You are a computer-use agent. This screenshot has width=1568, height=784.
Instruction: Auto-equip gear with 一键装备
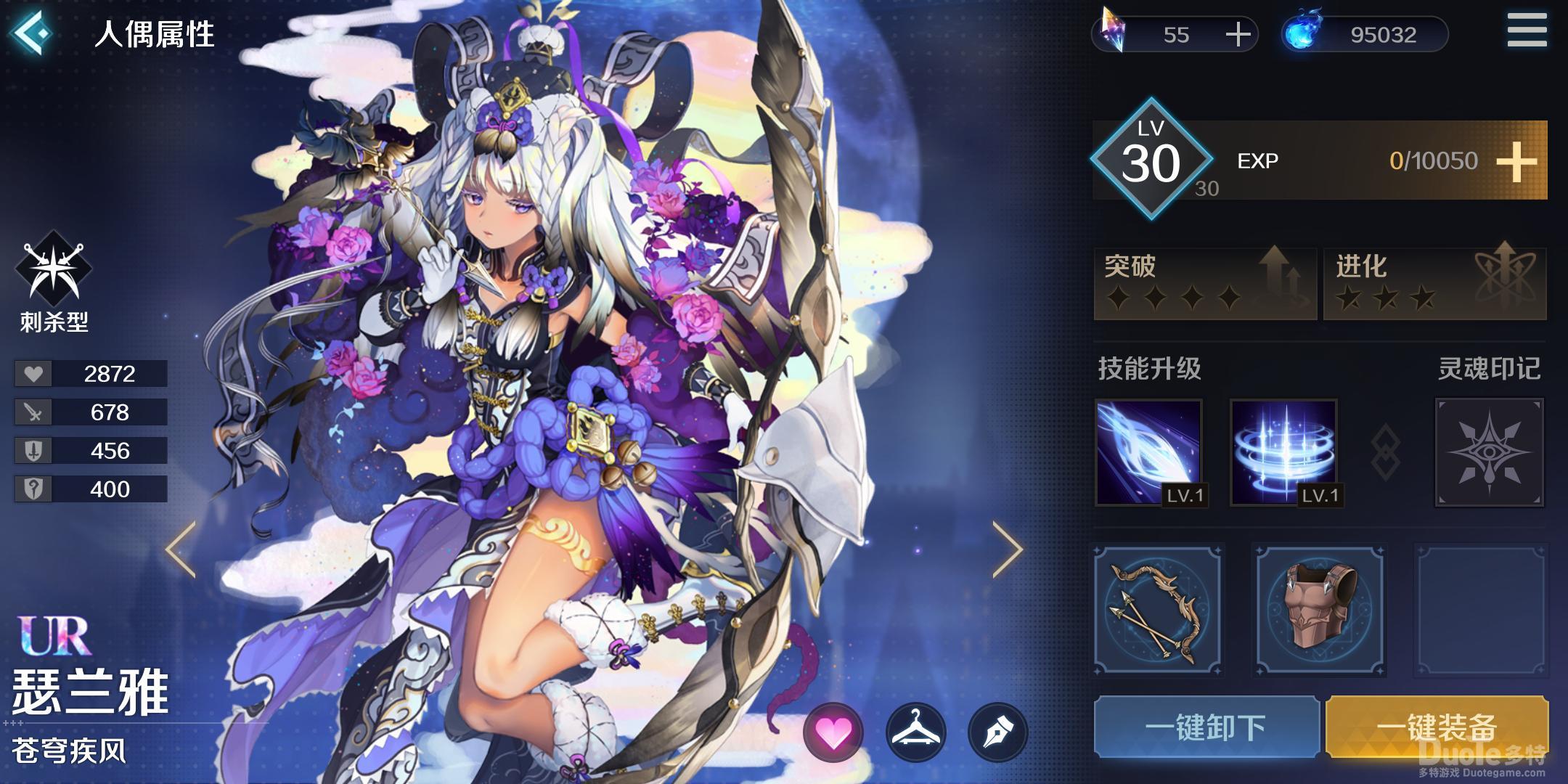pos(1437,727)
